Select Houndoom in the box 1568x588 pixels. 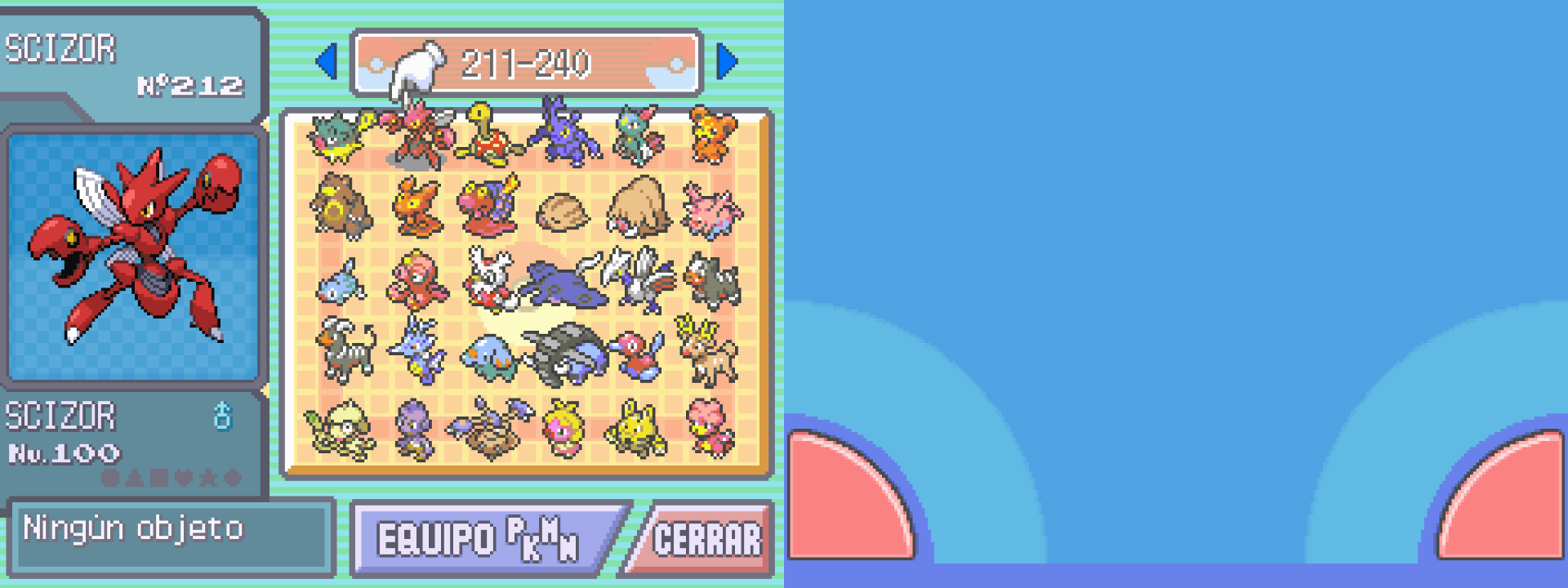tap(345, 351)
